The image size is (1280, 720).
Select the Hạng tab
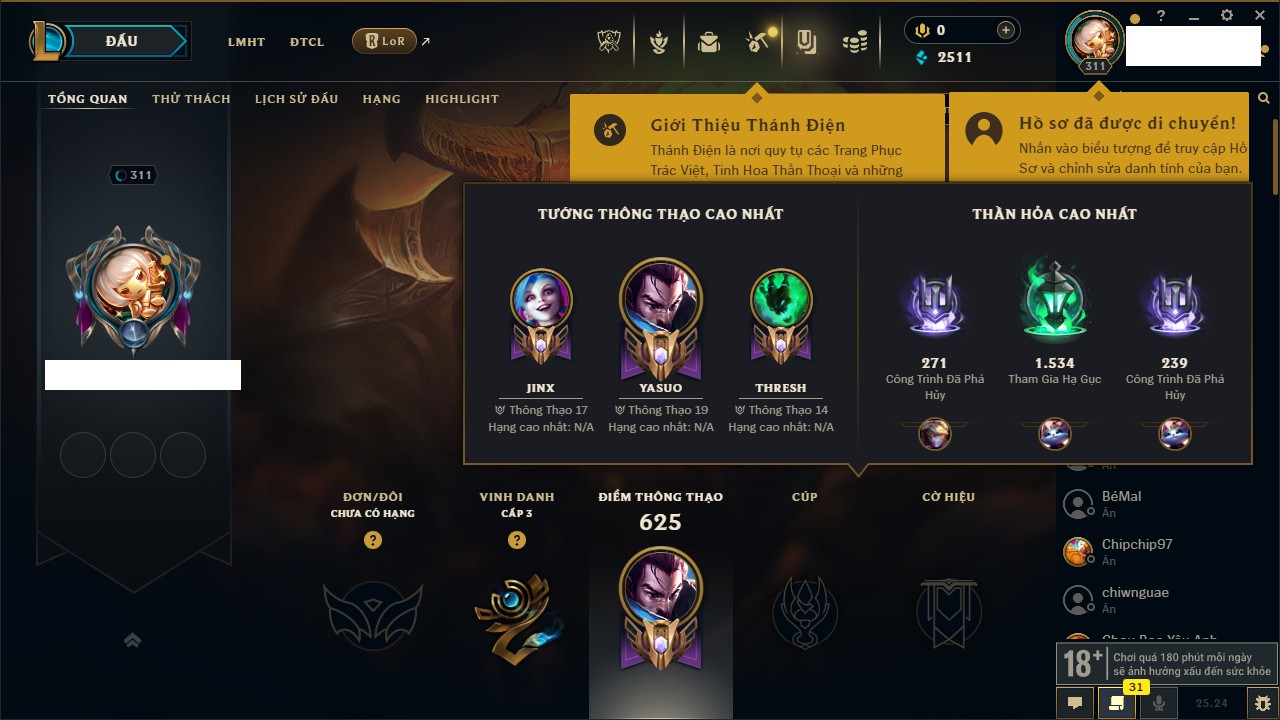(381, 99)
